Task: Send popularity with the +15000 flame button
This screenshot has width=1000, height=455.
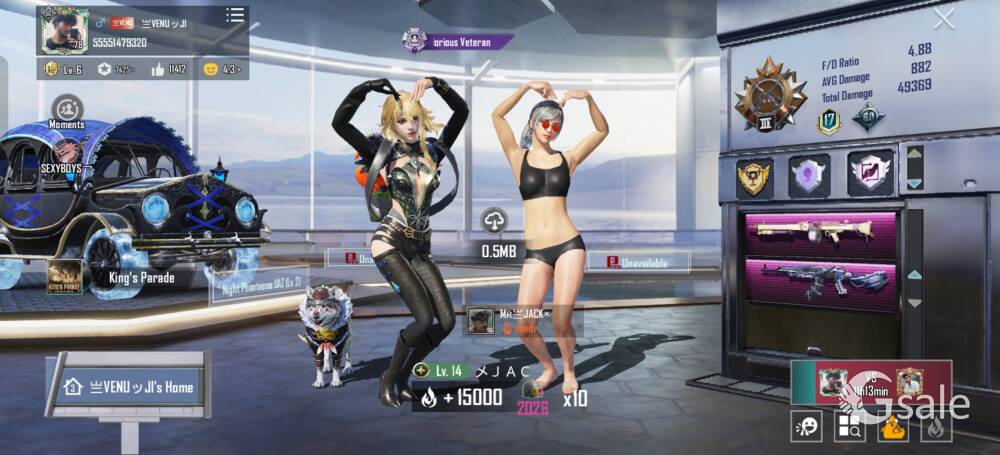Action: point(458,398)
